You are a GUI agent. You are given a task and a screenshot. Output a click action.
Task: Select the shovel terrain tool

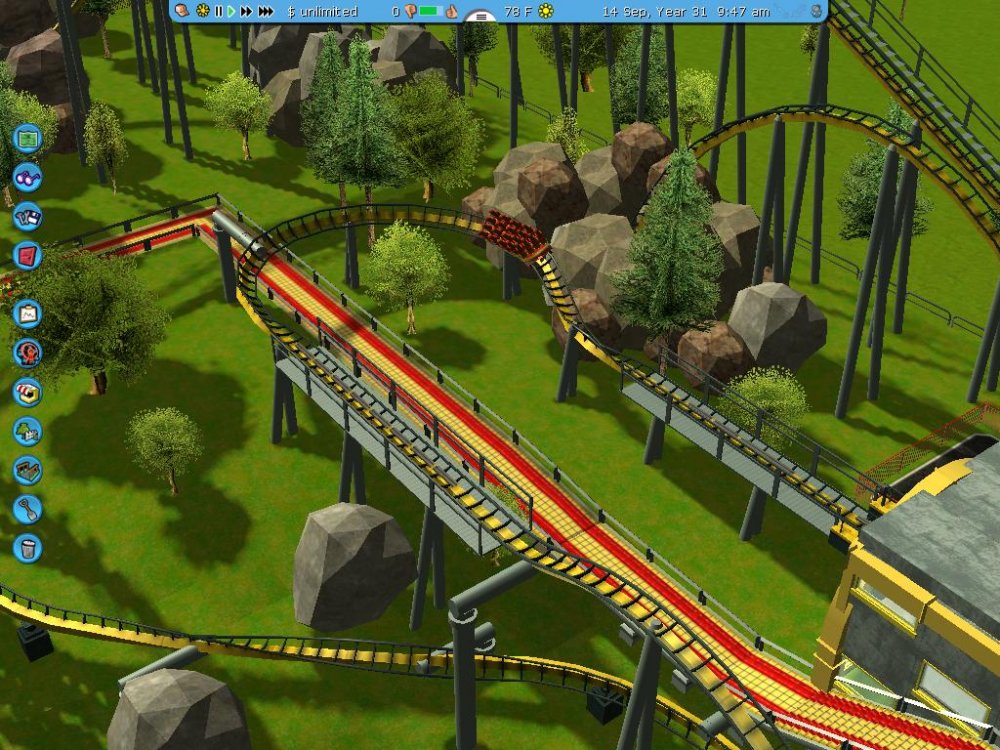coord(27,509)
